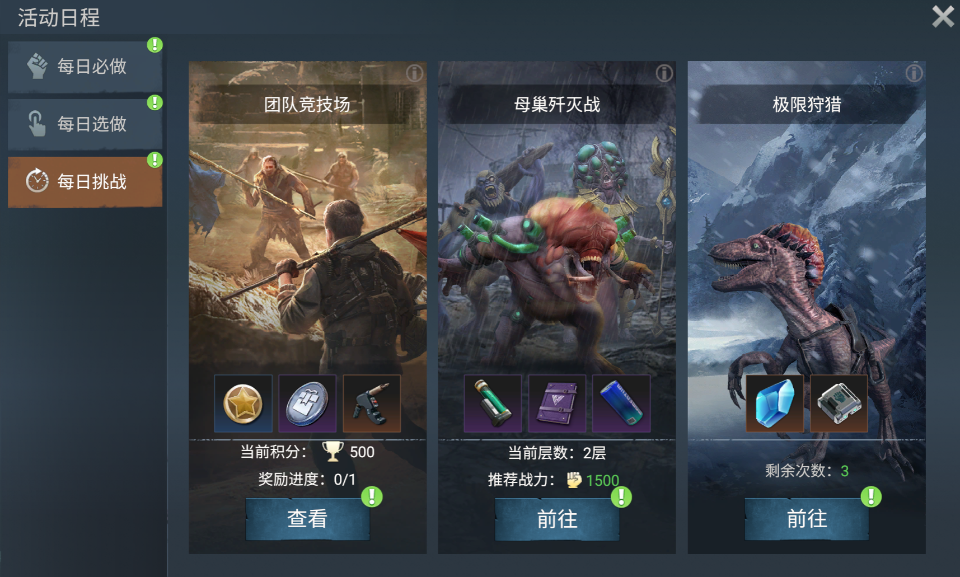Inspect the purple book reward
This screenshot has height=577, width=960.
(557, 403)
